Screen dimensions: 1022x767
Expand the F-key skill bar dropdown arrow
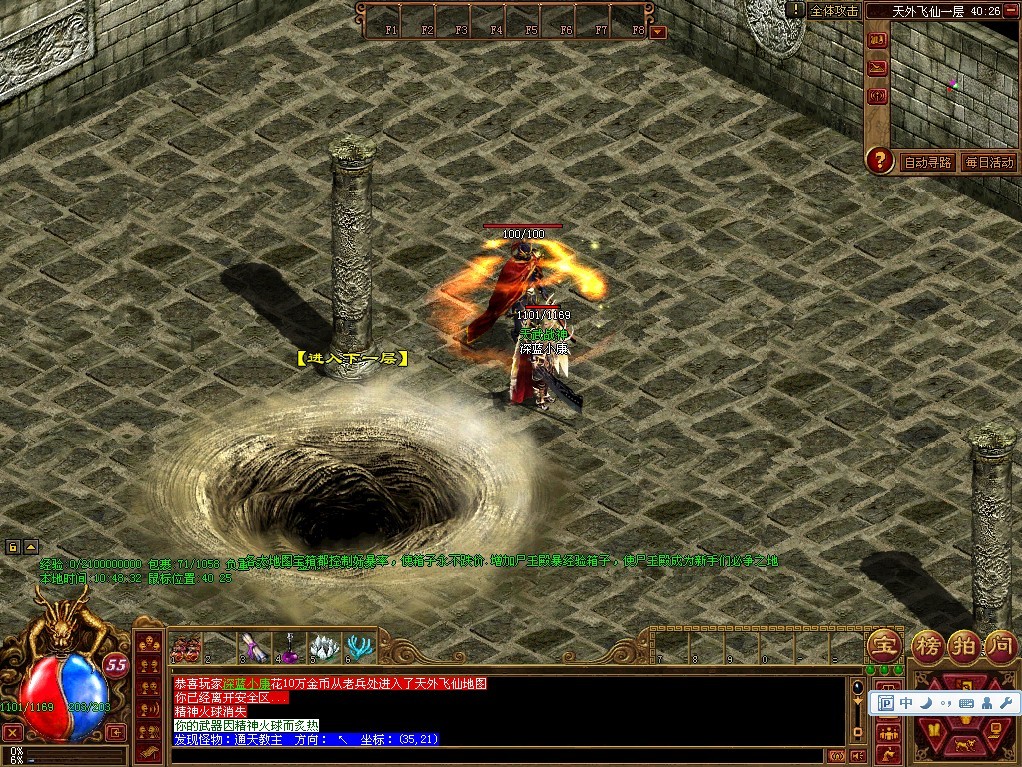click(x=657, y=31)
